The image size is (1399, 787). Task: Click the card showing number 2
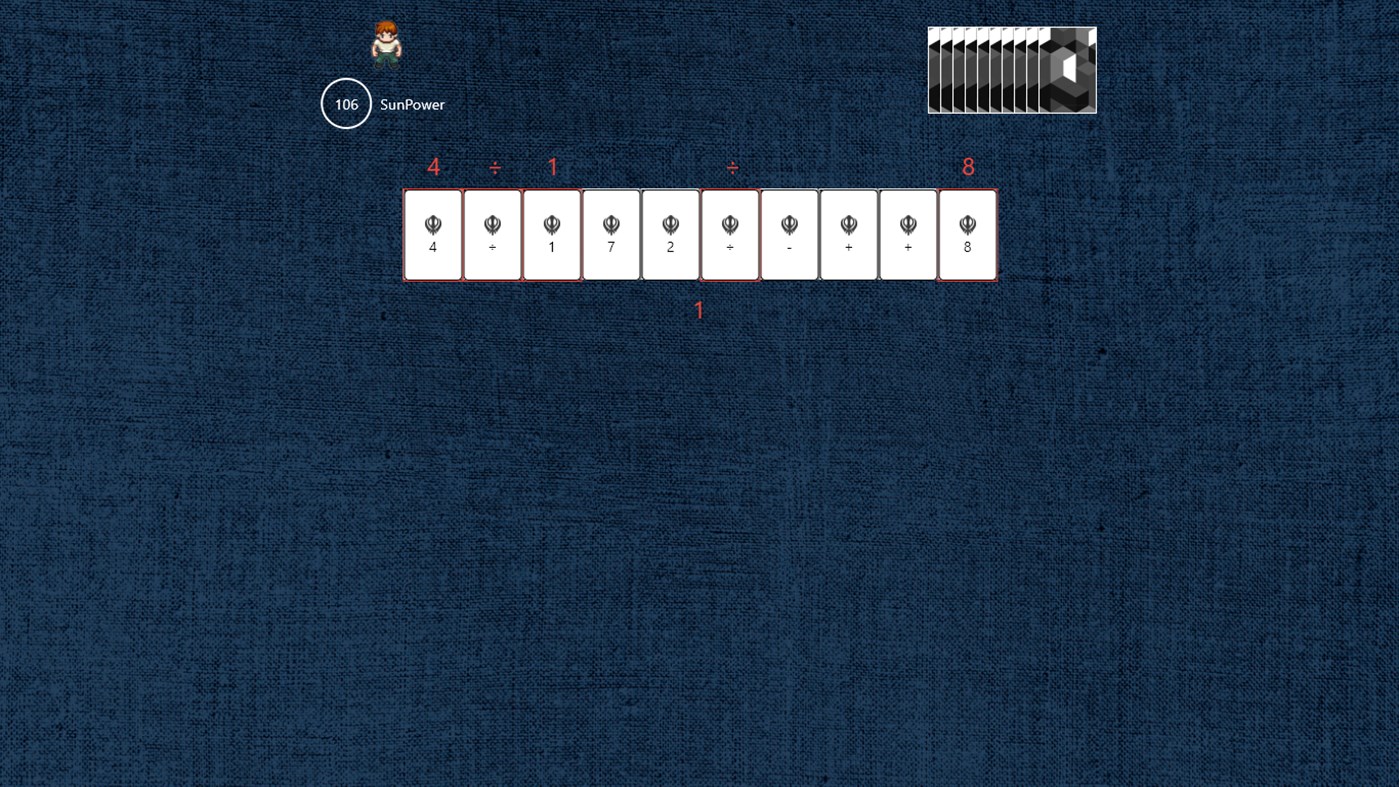[x=670, y=234]
